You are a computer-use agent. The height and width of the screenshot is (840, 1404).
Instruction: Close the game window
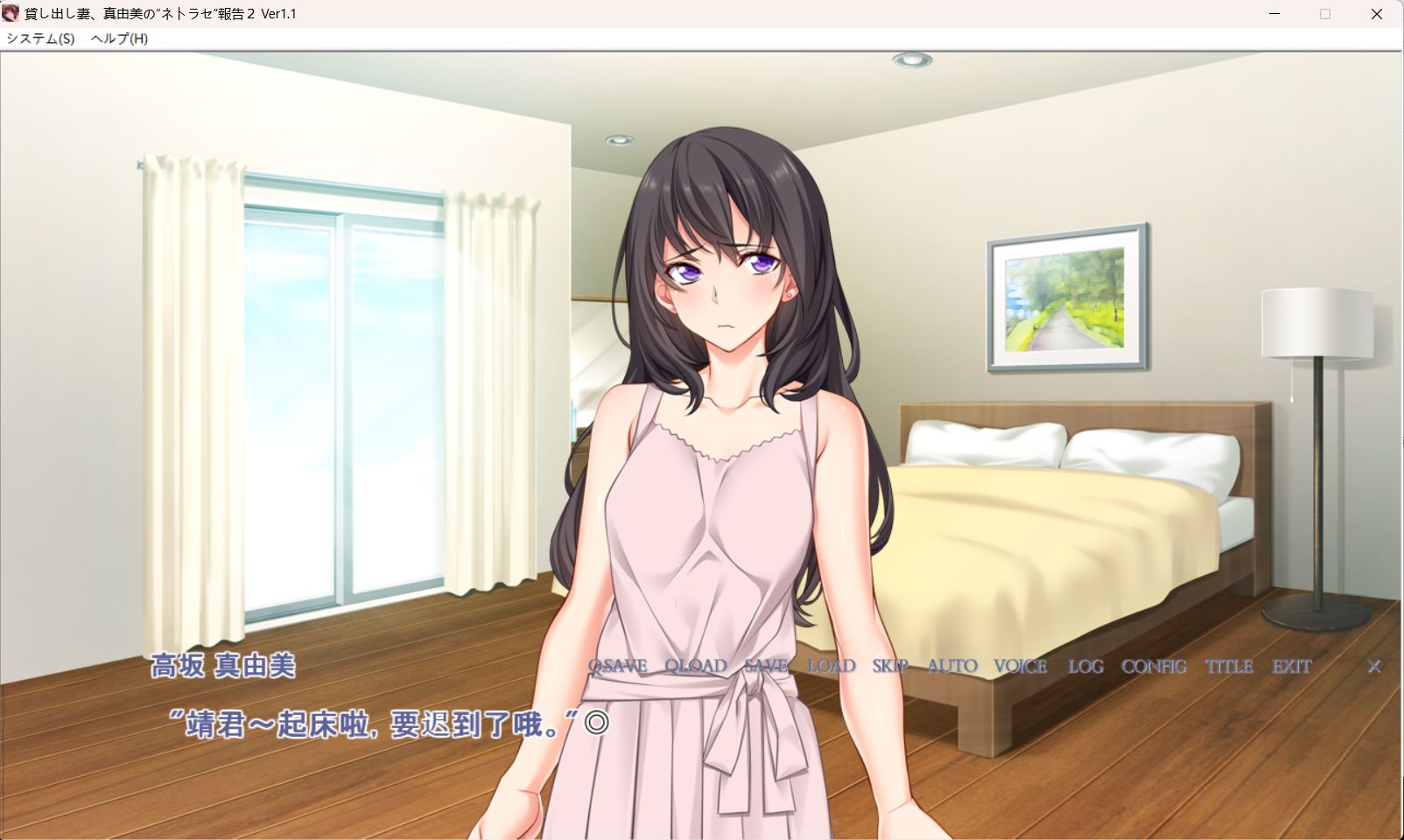point(1377,14)
